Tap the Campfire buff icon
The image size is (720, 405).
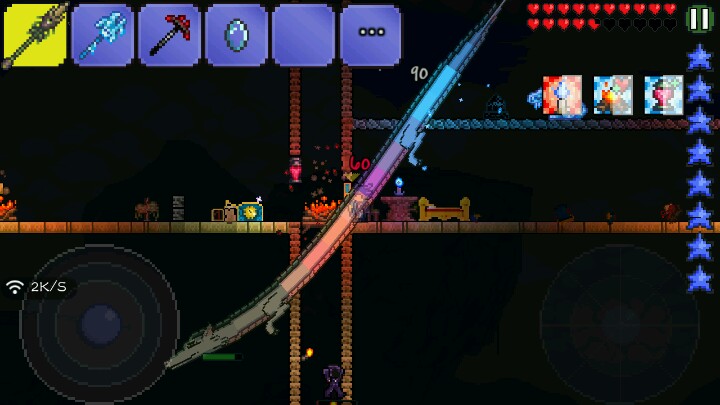(613, 95)
